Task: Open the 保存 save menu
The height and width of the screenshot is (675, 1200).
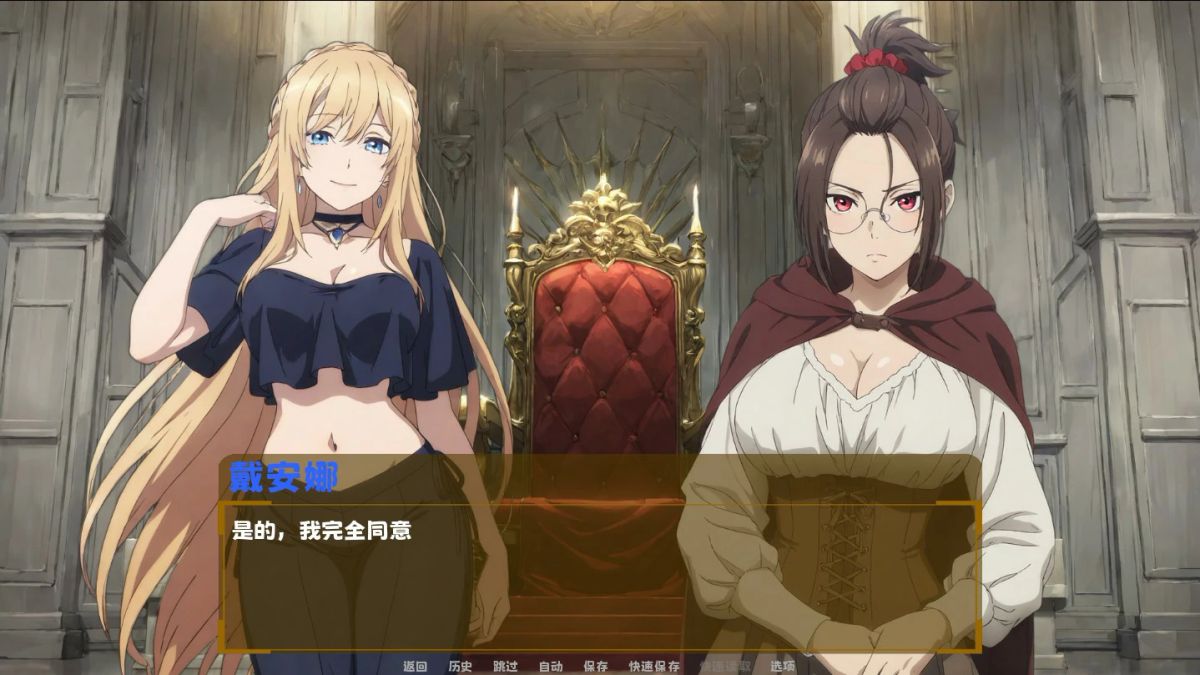Action: [595, 666]
